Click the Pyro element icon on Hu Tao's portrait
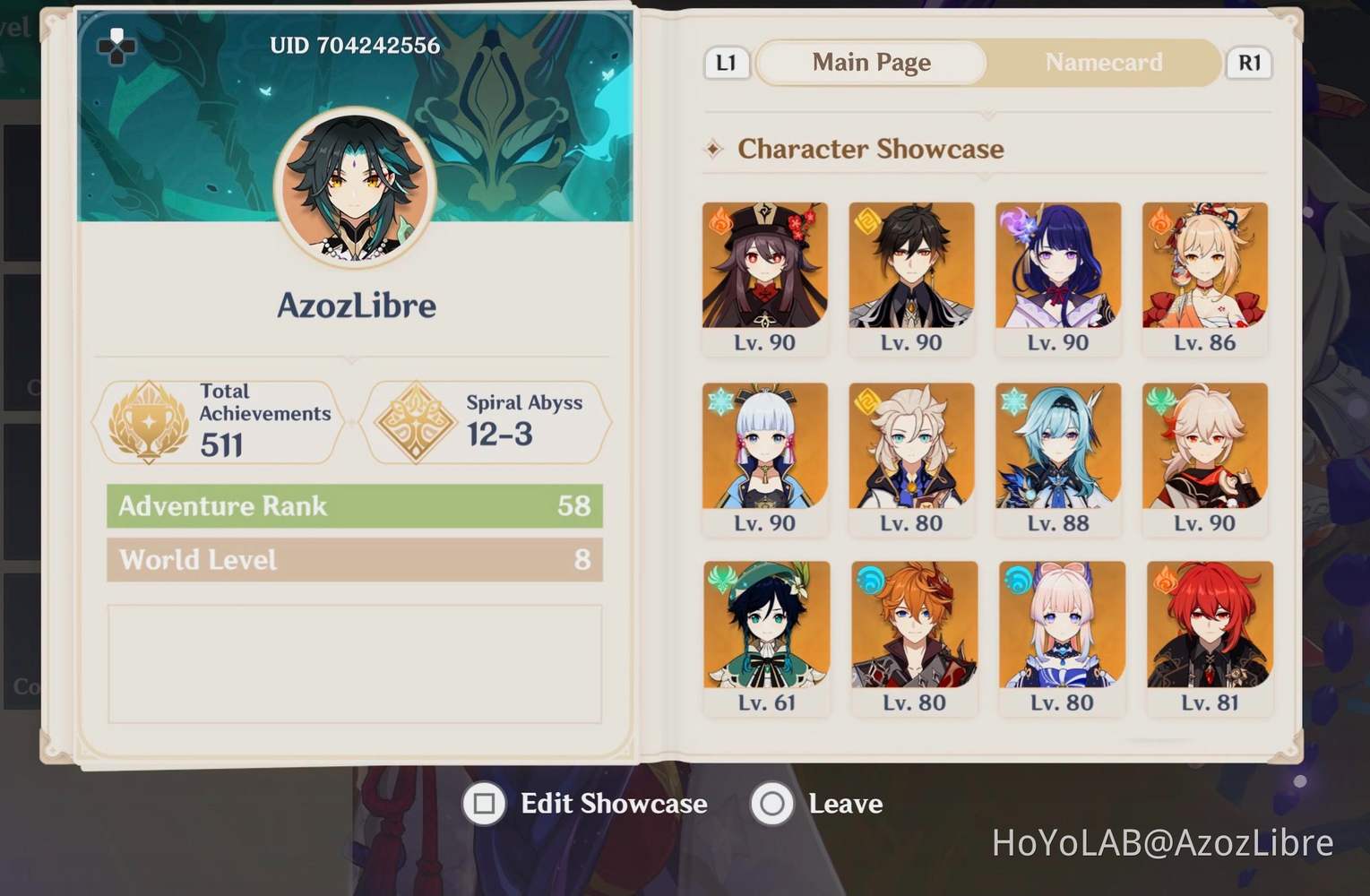The image size is (1370, 896). tap(722, 220)
